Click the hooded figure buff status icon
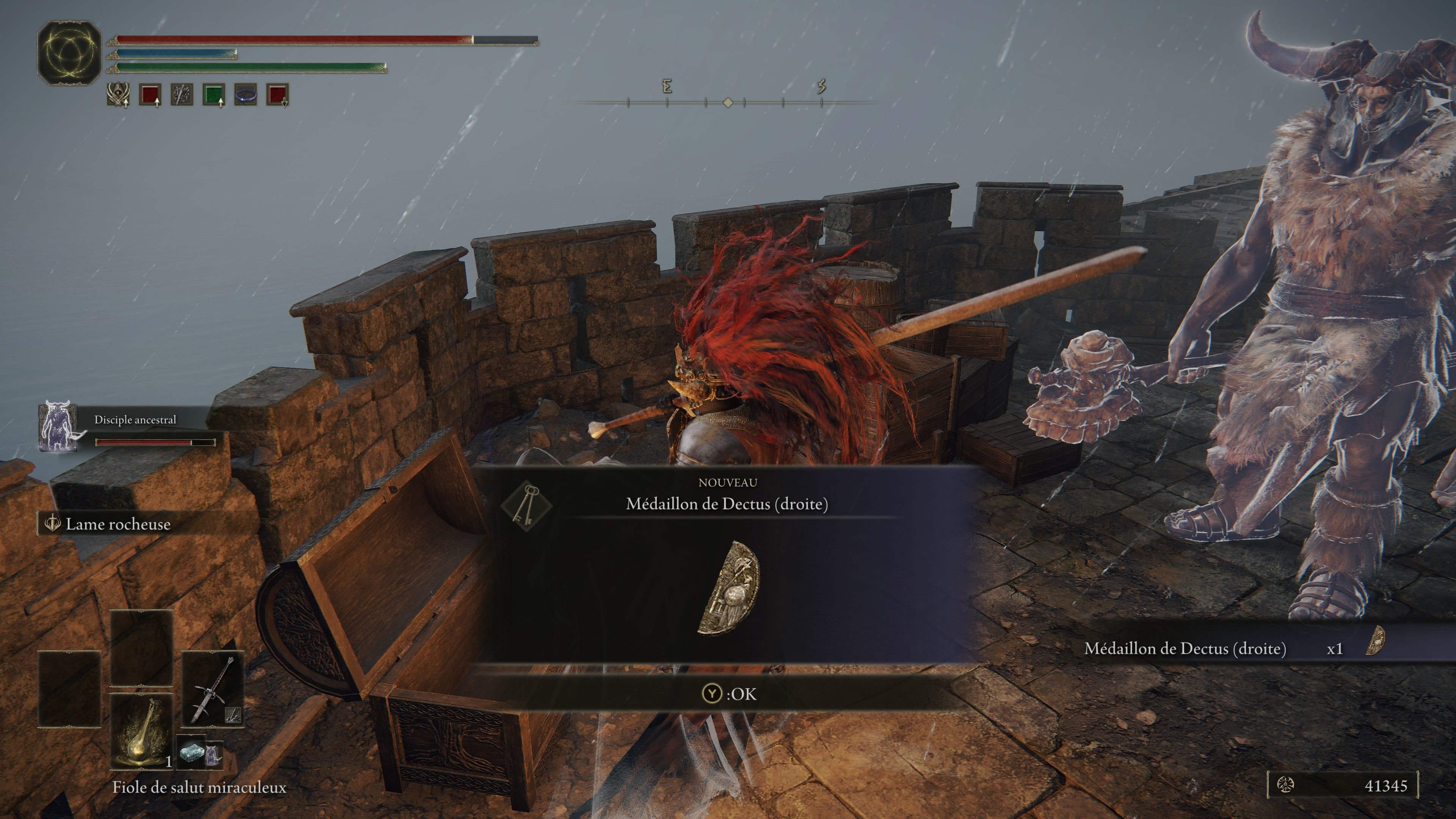 coord(118,94)
